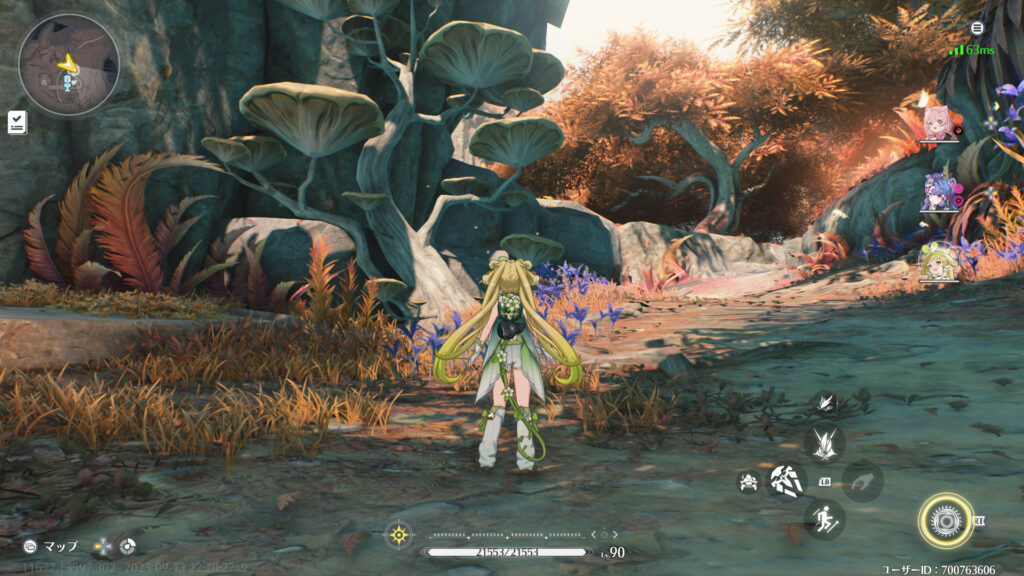Tap the crab-shaped gadget icon
Screen dimensions: 1024x576
746,481
